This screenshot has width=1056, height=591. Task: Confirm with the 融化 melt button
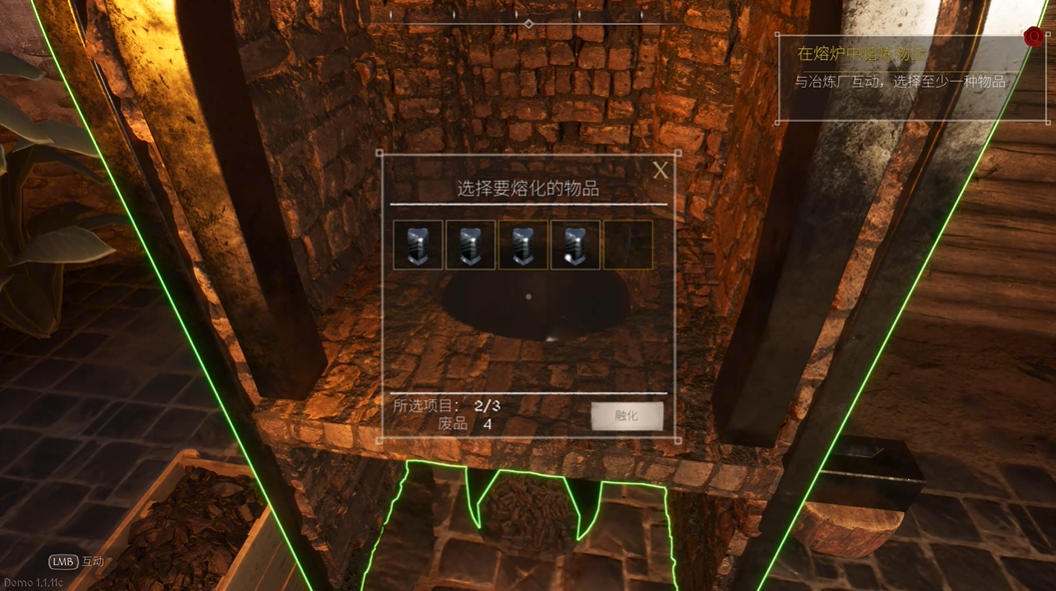(x=627, y=416)
